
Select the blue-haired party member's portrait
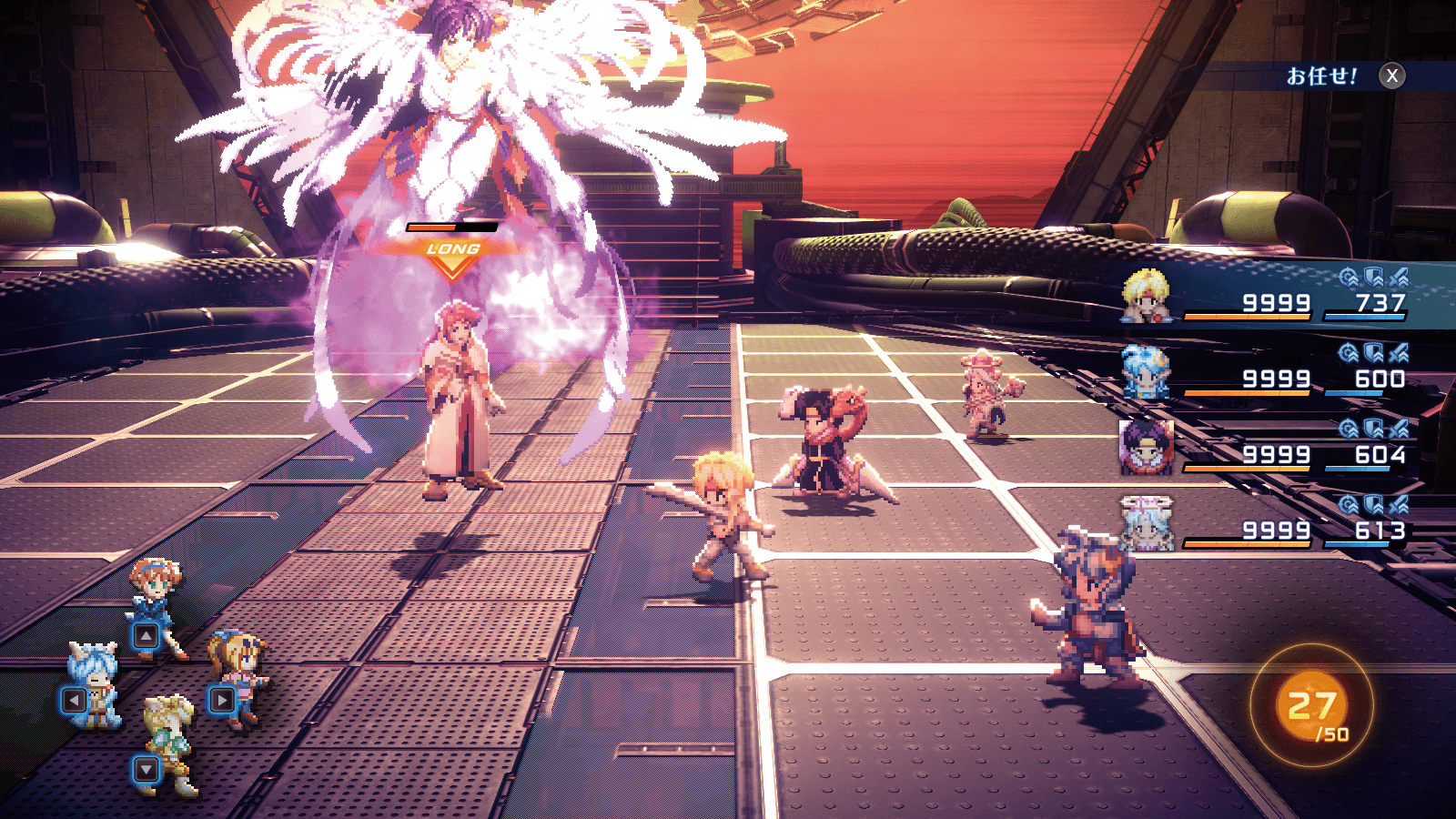pyautogui.click(x=1146, y=372)
